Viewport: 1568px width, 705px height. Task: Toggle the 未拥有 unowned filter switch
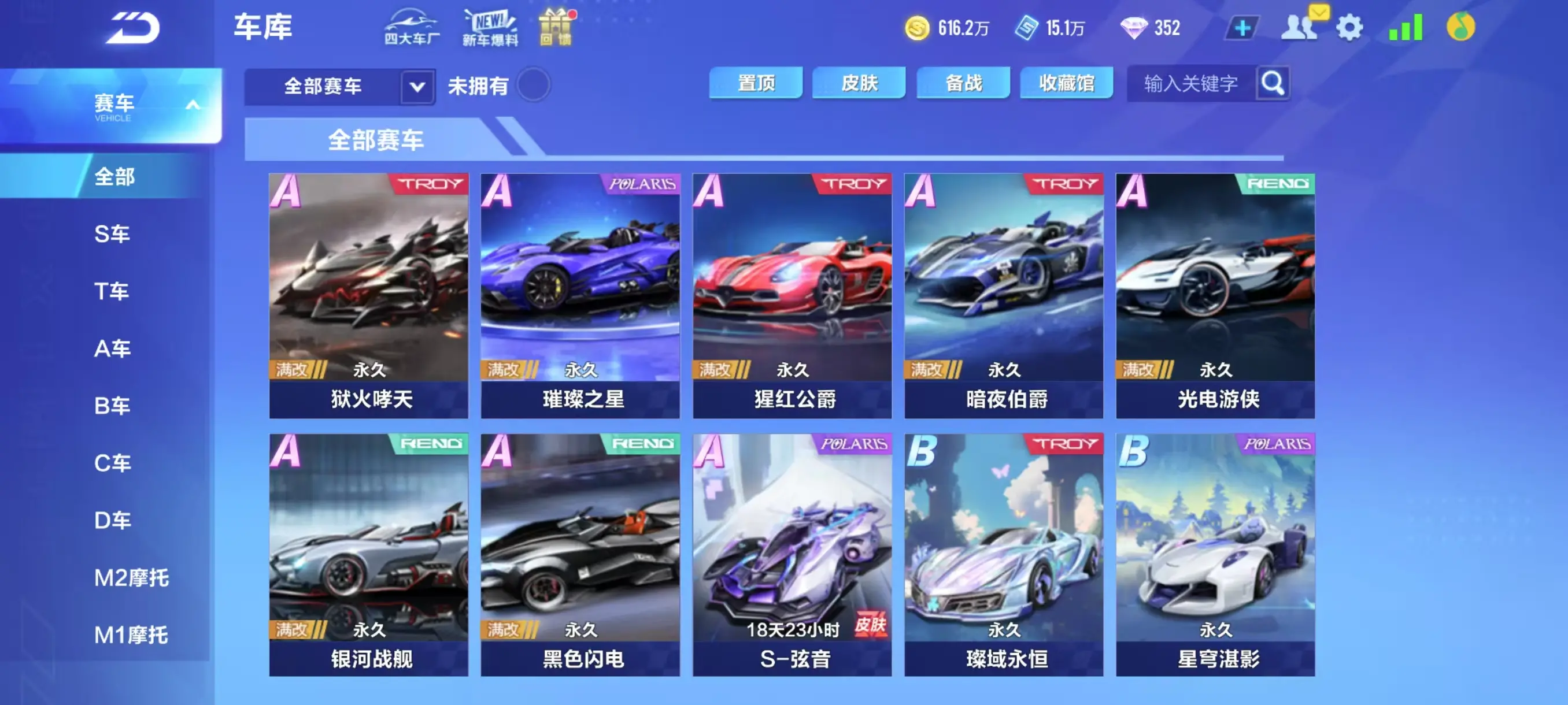point(531,86)
